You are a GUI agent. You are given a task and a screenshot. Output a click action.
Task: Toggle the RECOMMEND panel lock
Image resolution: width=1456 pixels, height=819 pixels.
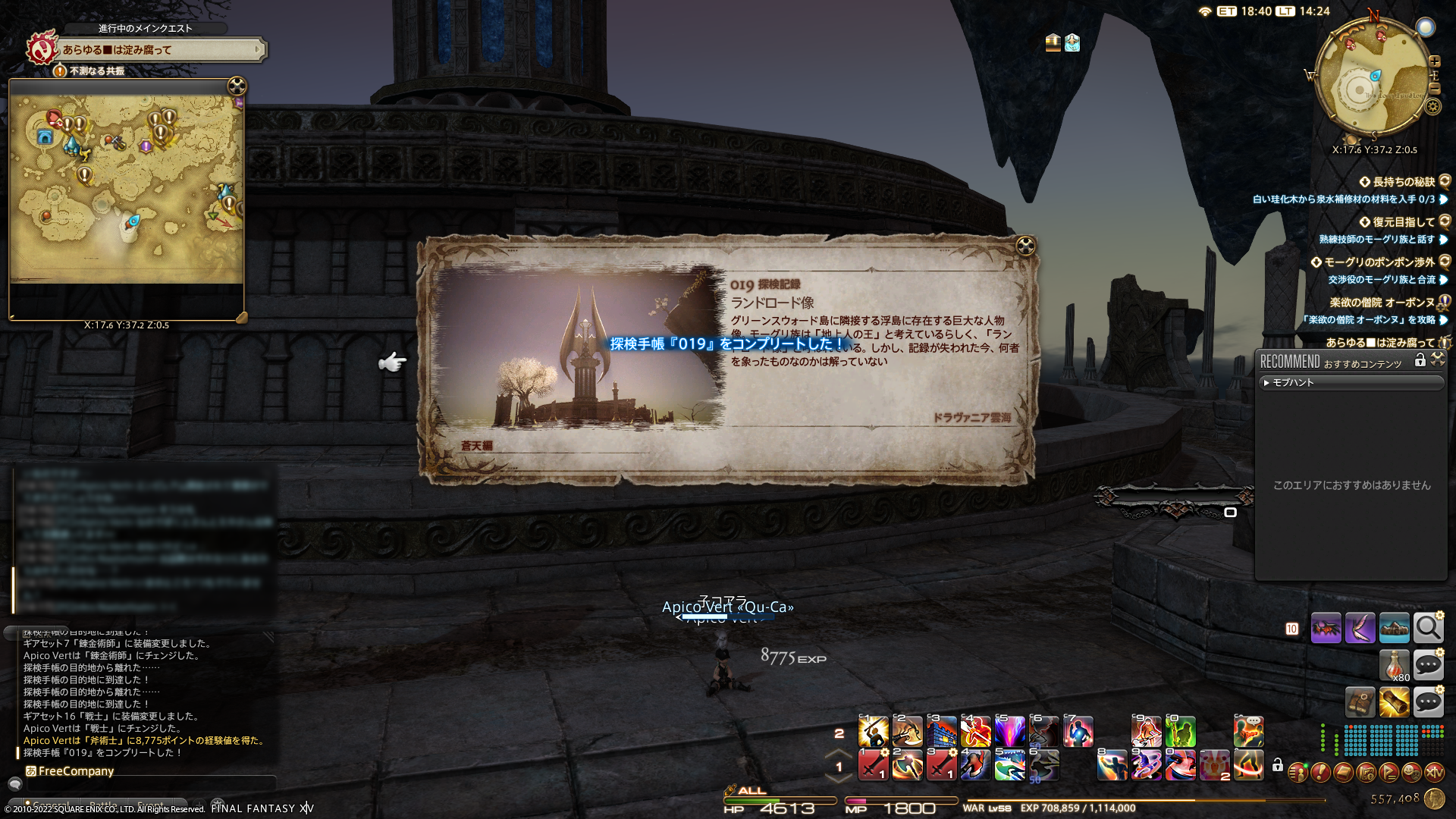tap(1420, 361)
